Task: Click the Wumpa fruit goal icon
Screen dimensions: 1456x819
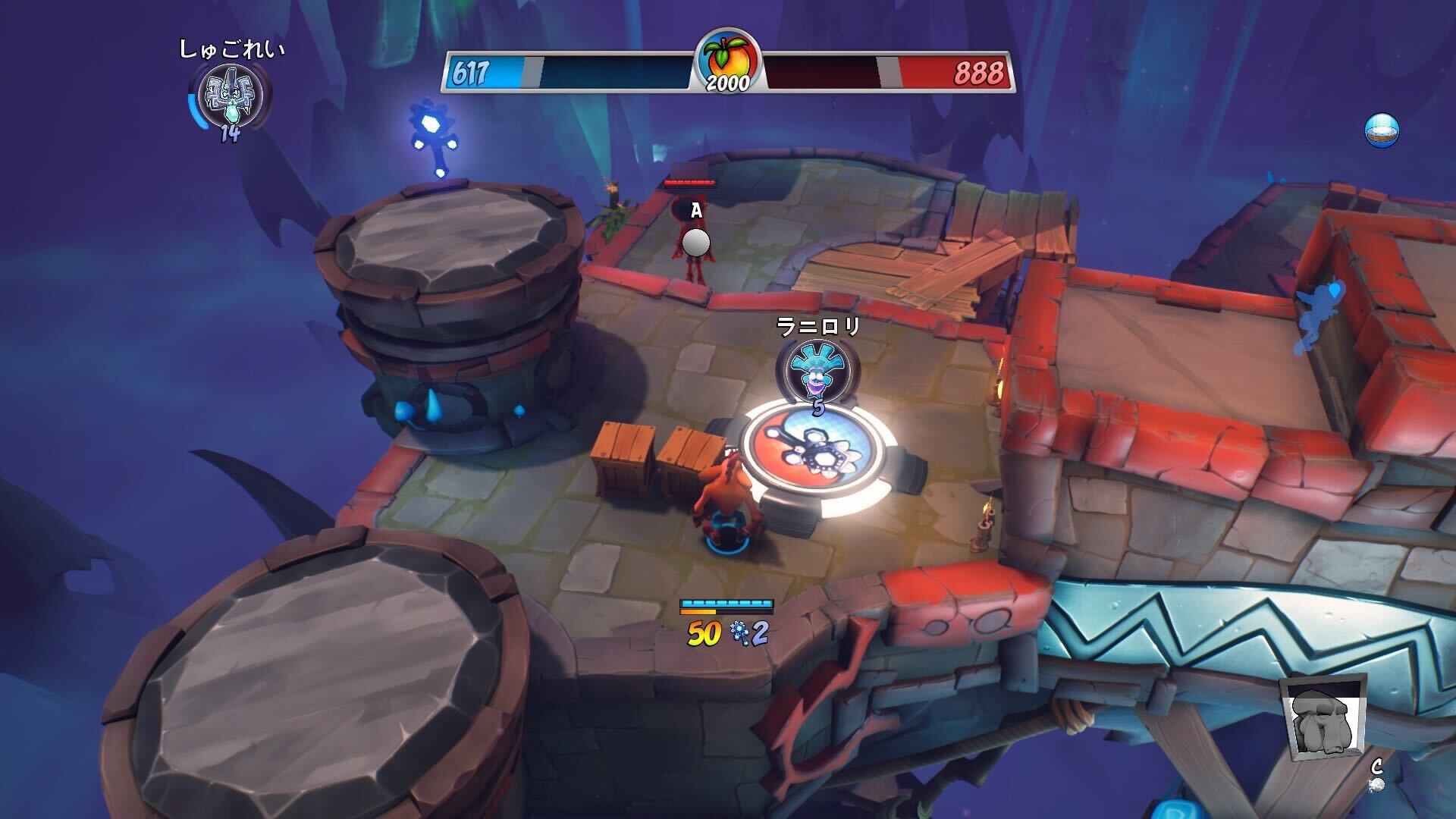Action: pyautogui.click(x=727, y=55)
